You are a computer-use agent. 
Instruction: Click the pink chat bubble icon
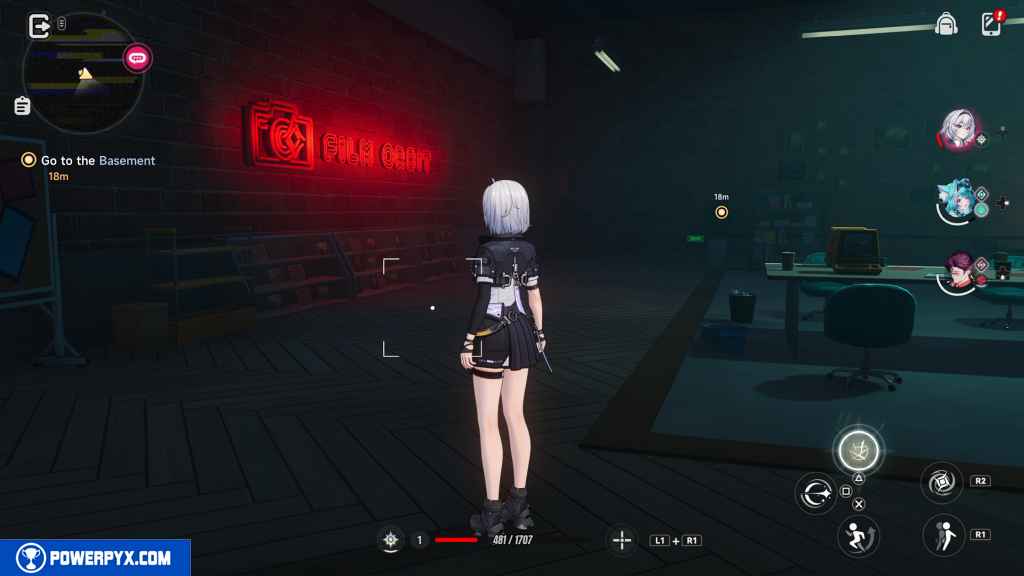pyautogui.click(x=137, y=58)
